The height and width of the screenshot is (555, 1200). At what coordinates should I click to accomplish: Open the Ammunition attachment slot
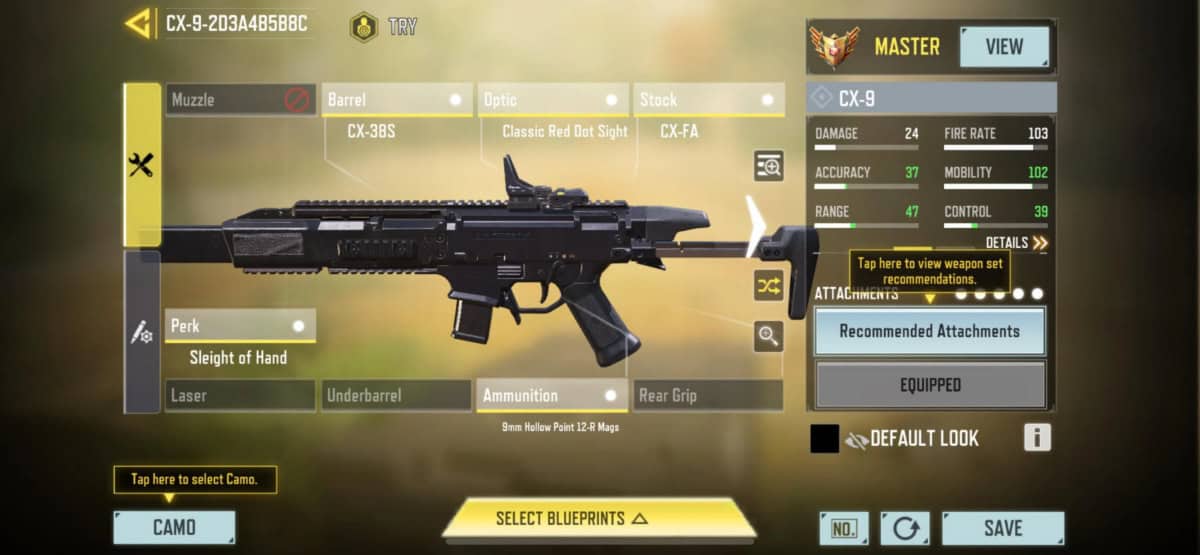click(x=553, y=395)
